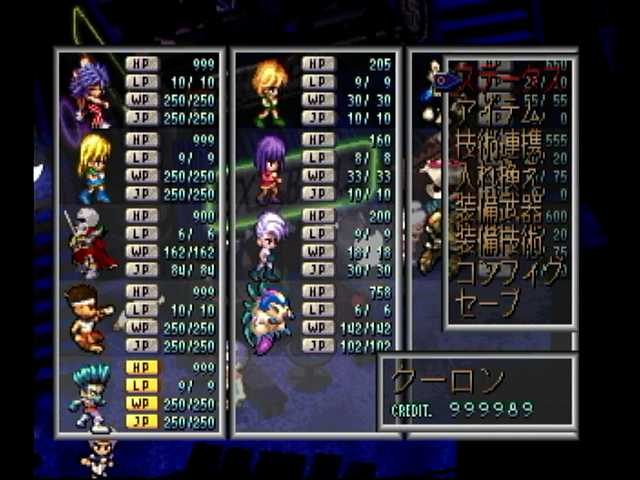
Task: Select 装備武器 to equip weapons
Action: 498,212
